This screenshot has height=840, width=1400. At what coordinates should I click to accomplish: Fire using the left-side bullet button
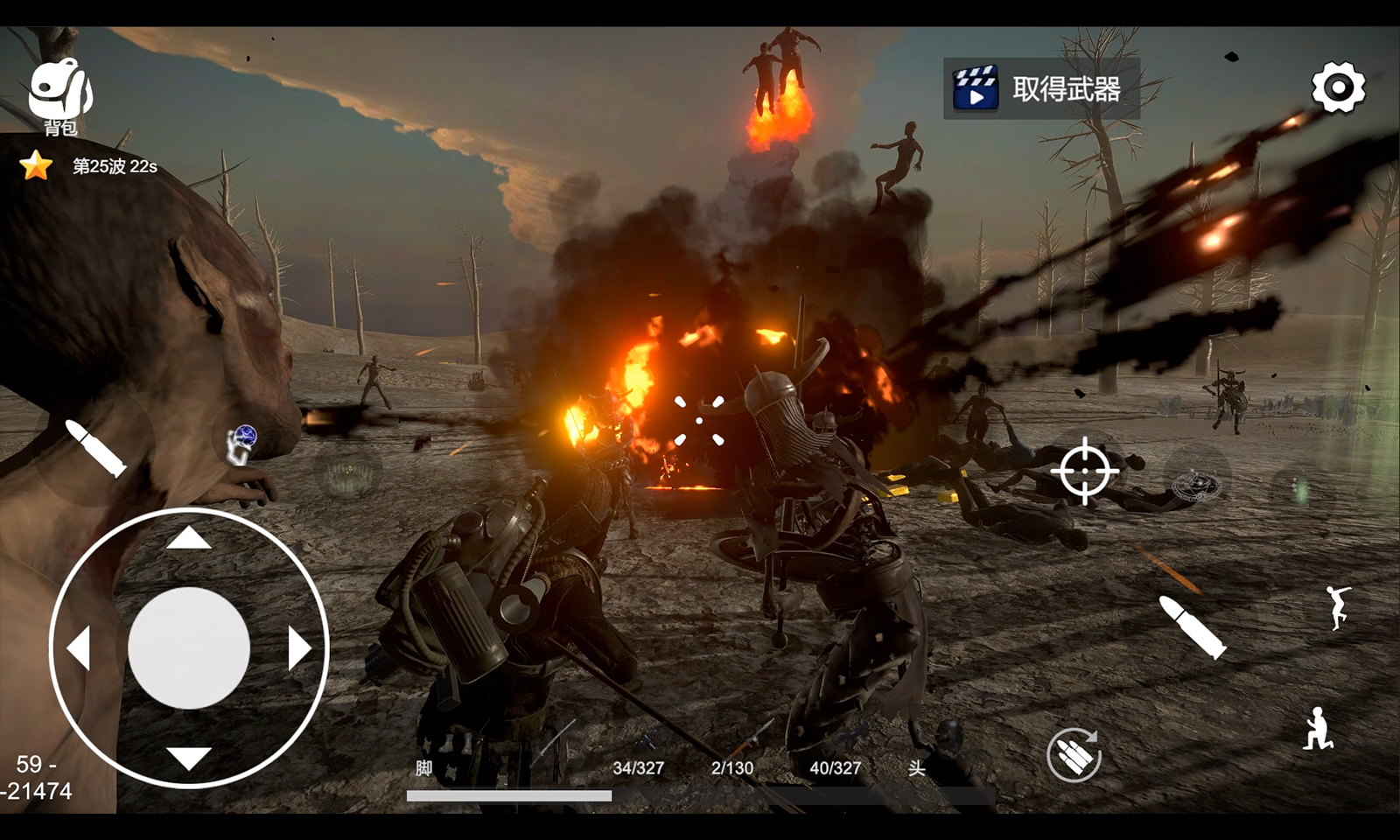pos(96,448)
